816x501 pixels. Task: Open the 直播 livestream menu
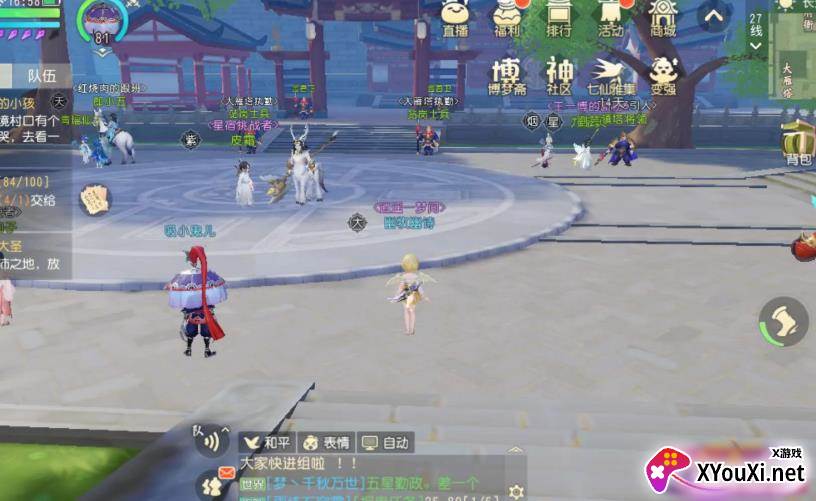point(456,18)
